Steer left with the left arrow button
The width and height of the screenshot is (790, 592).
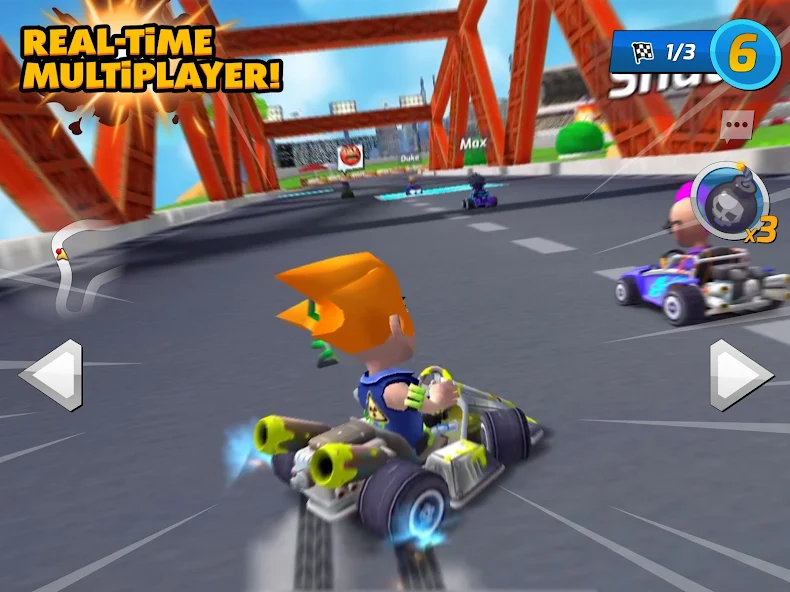point(53,375)
